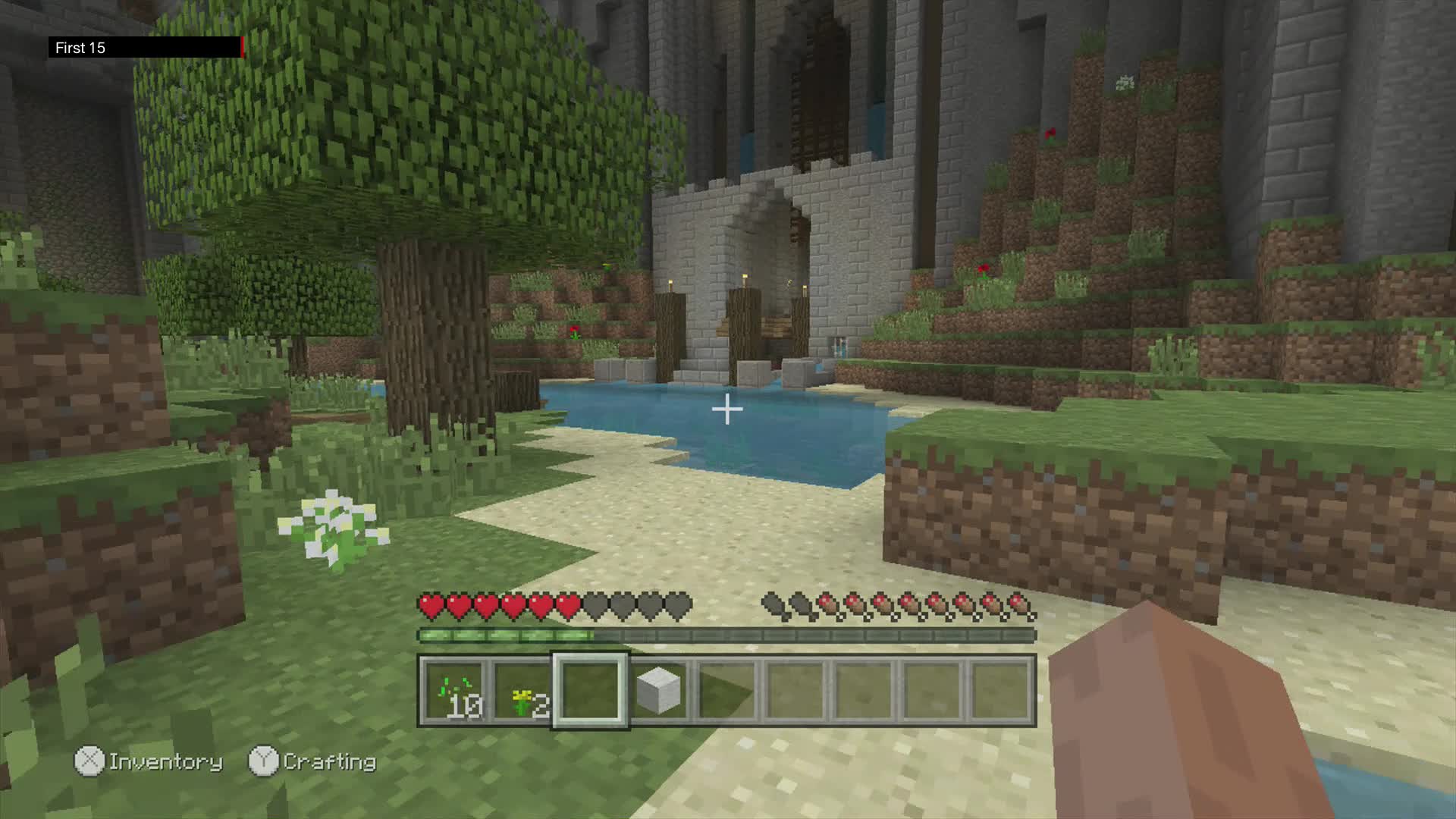Select the last hotbar slot on the right
This screenshot has height=819, width=1456.
pos(999,690)
